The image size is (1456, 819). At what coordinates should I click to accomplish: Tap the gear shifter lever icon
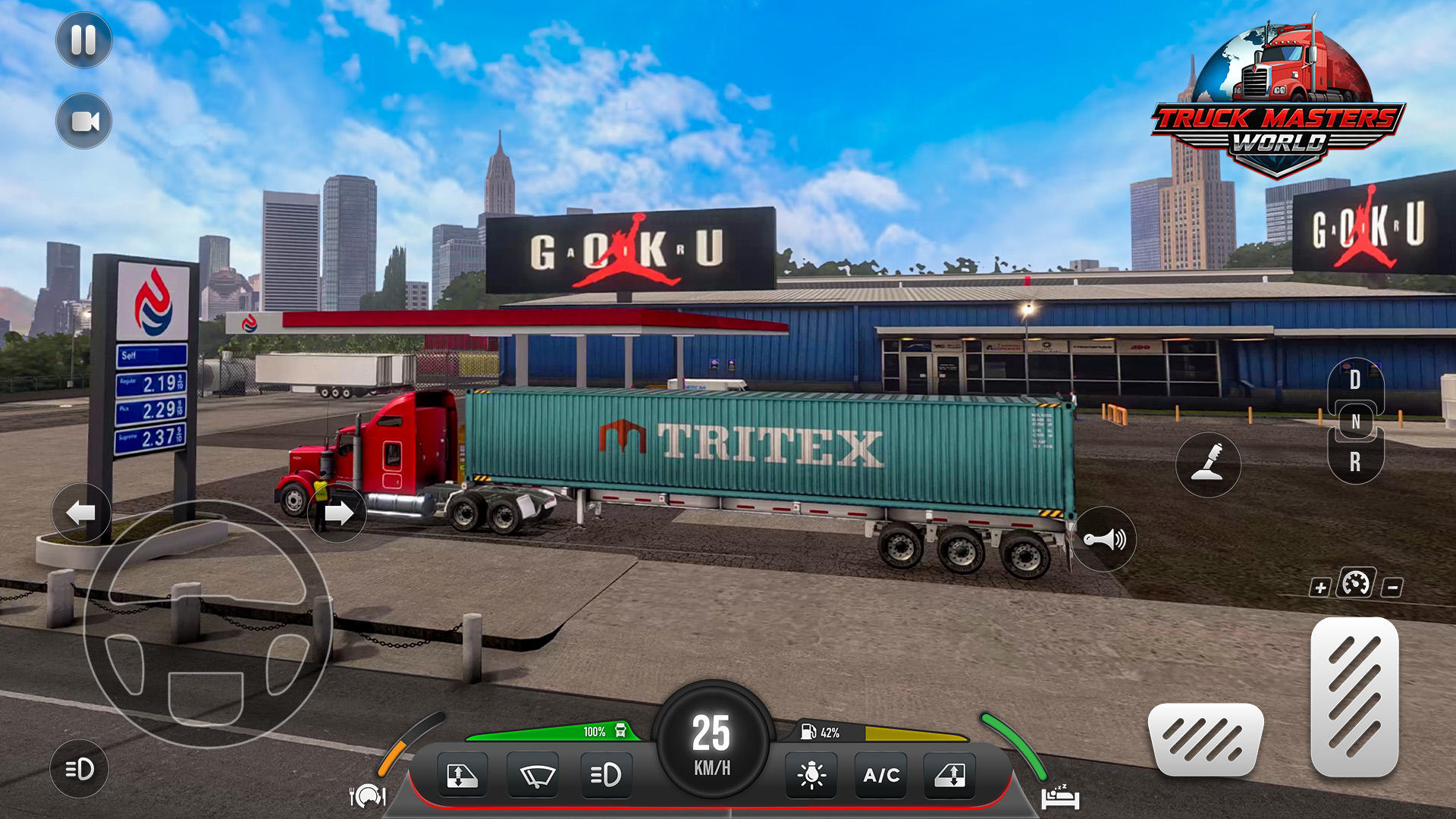click(x=1210, y=466)
